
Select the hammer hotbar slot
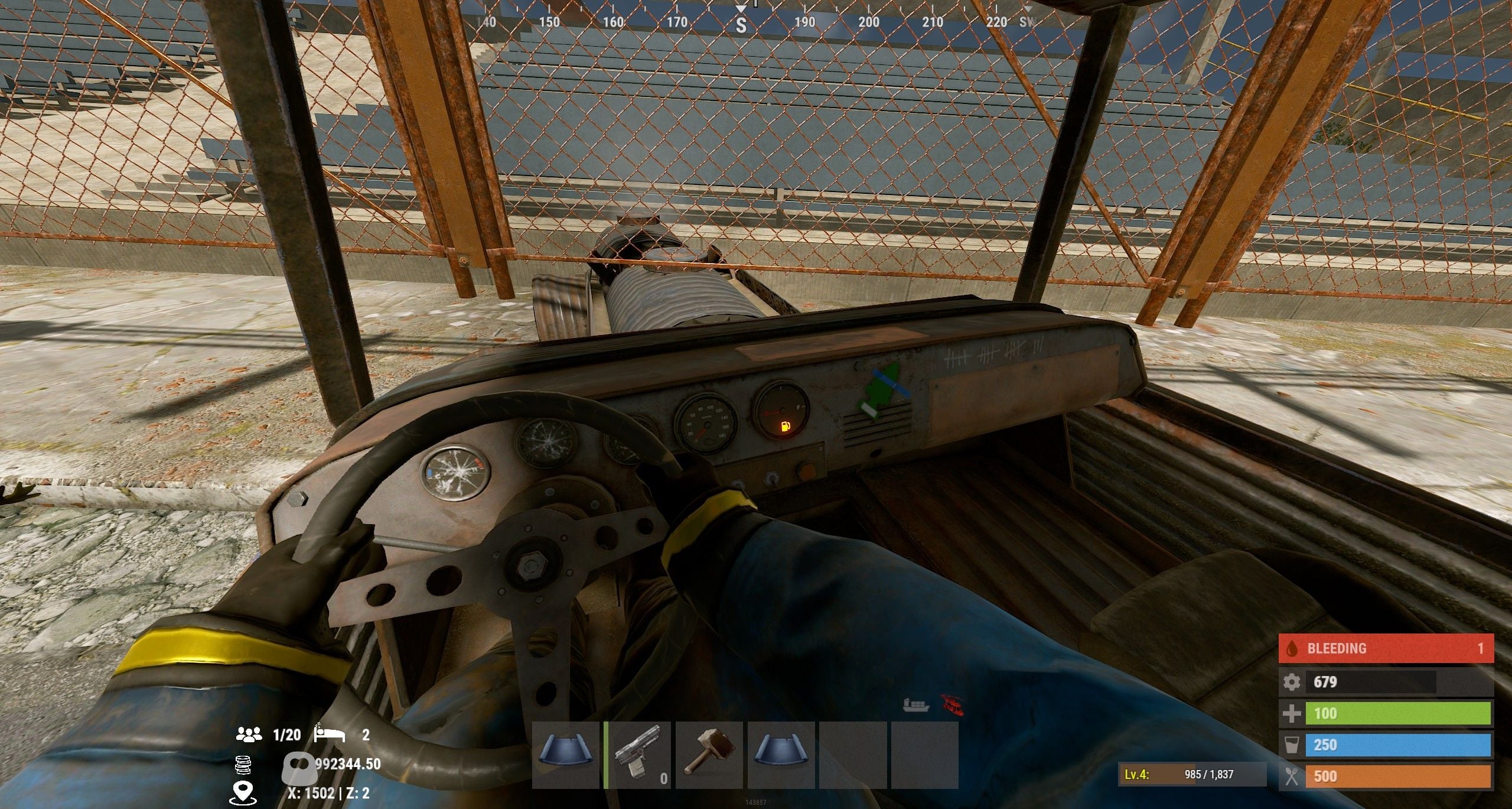tap(709, 755)
